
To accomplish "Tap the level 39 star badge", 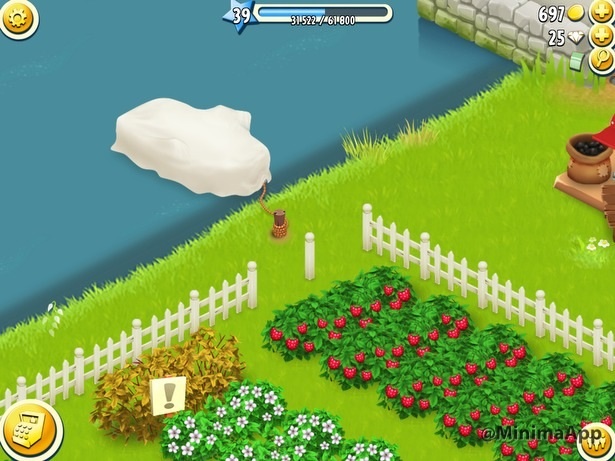I will click(x=240, y=16).
